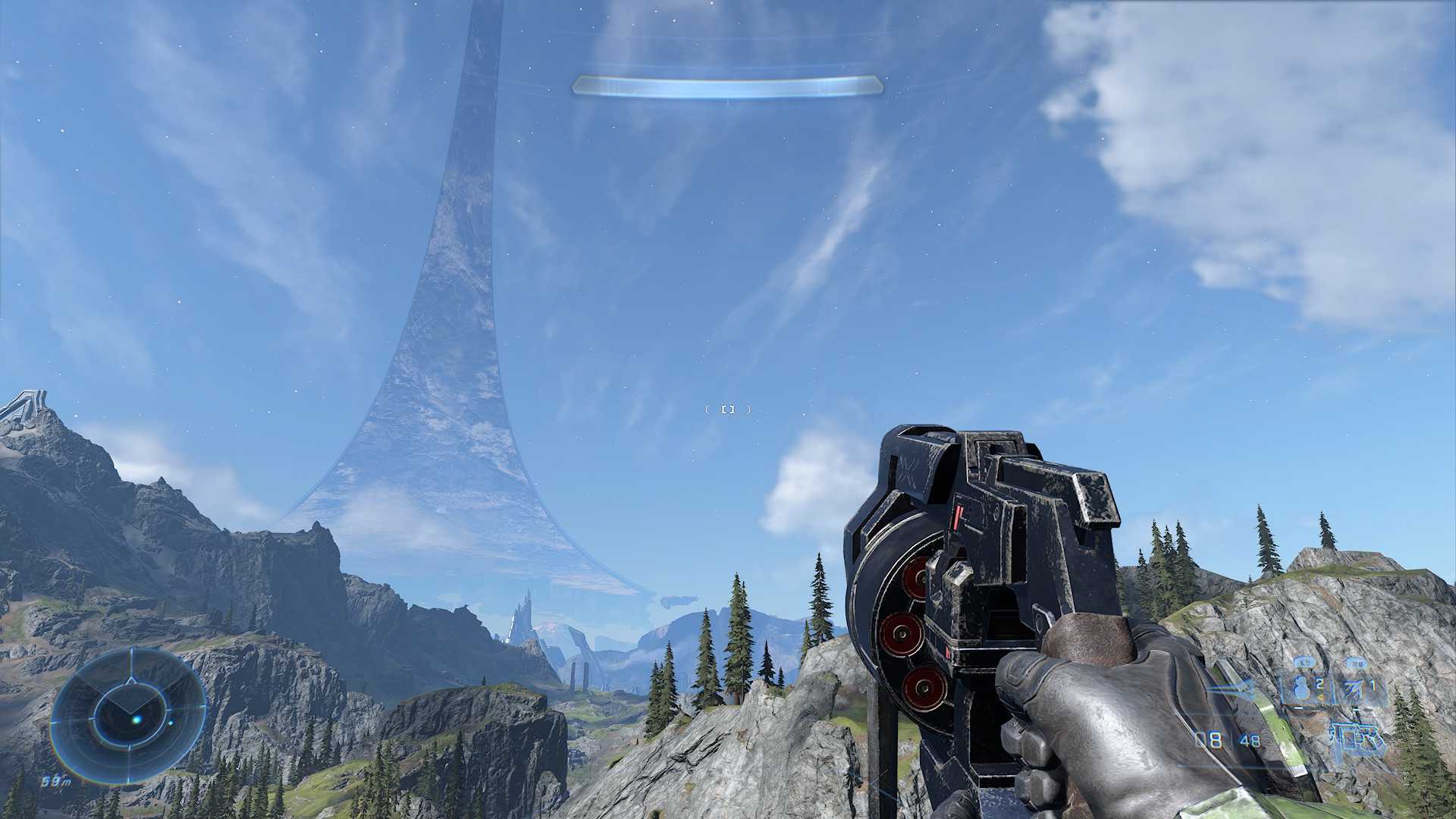Click the circular motion tracker radar

pos(128,715)
